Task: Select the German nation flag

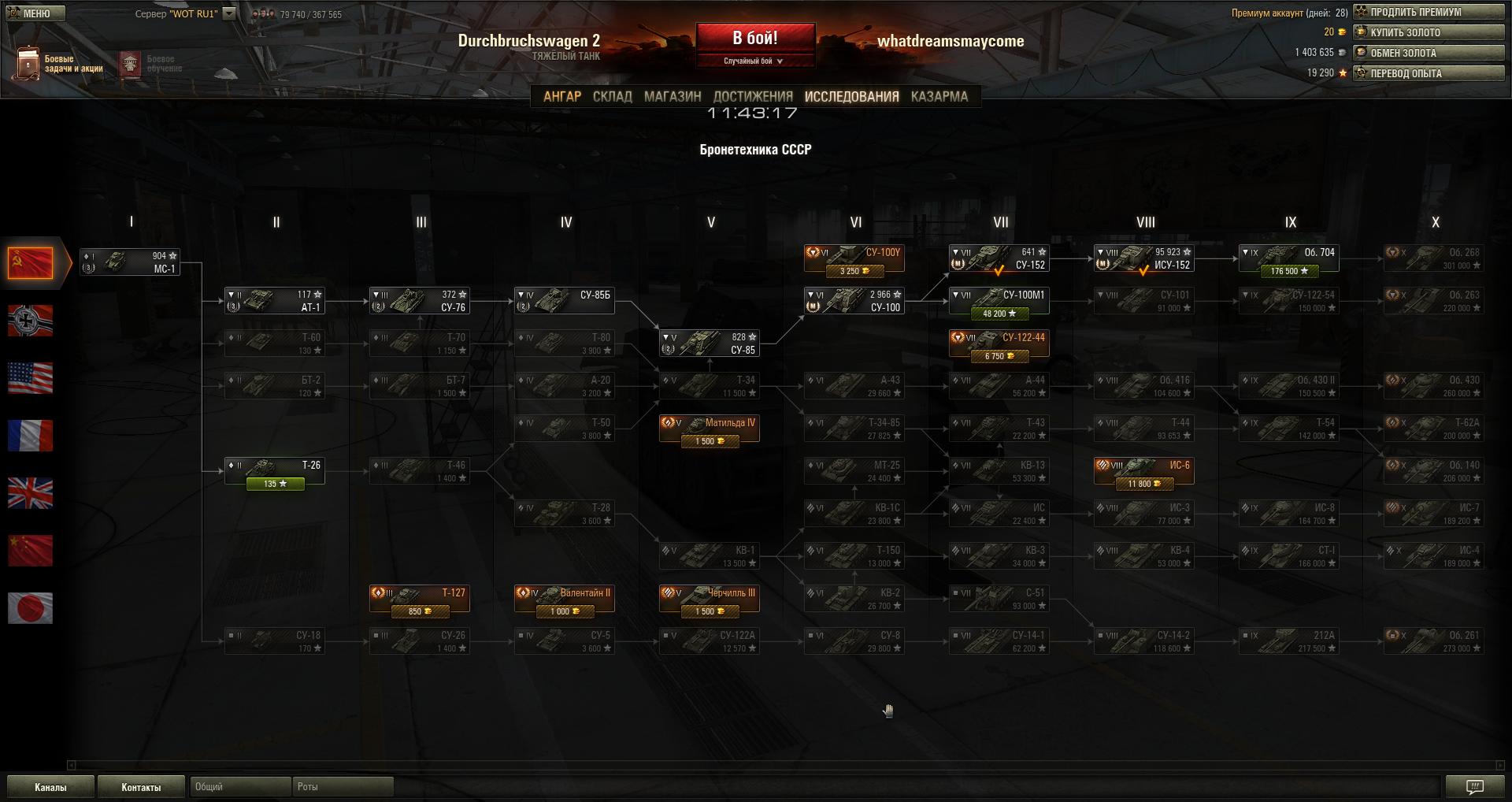Action: 30,321
